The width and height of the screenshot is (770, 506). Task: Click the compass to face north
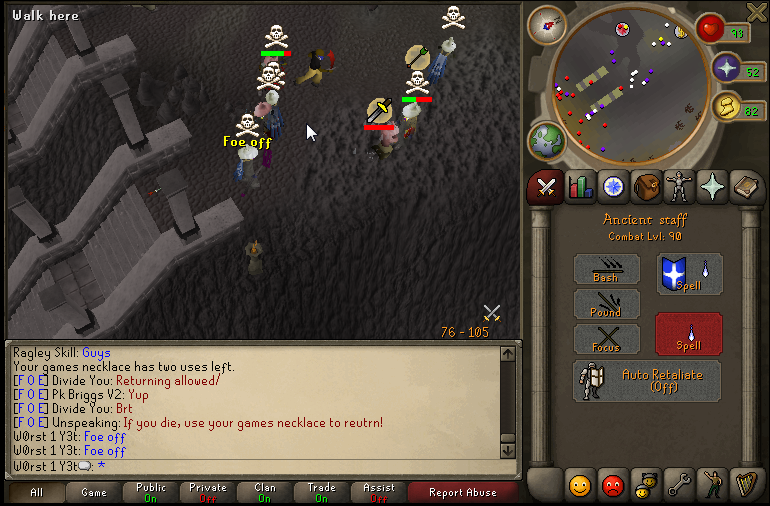(547, 24)
